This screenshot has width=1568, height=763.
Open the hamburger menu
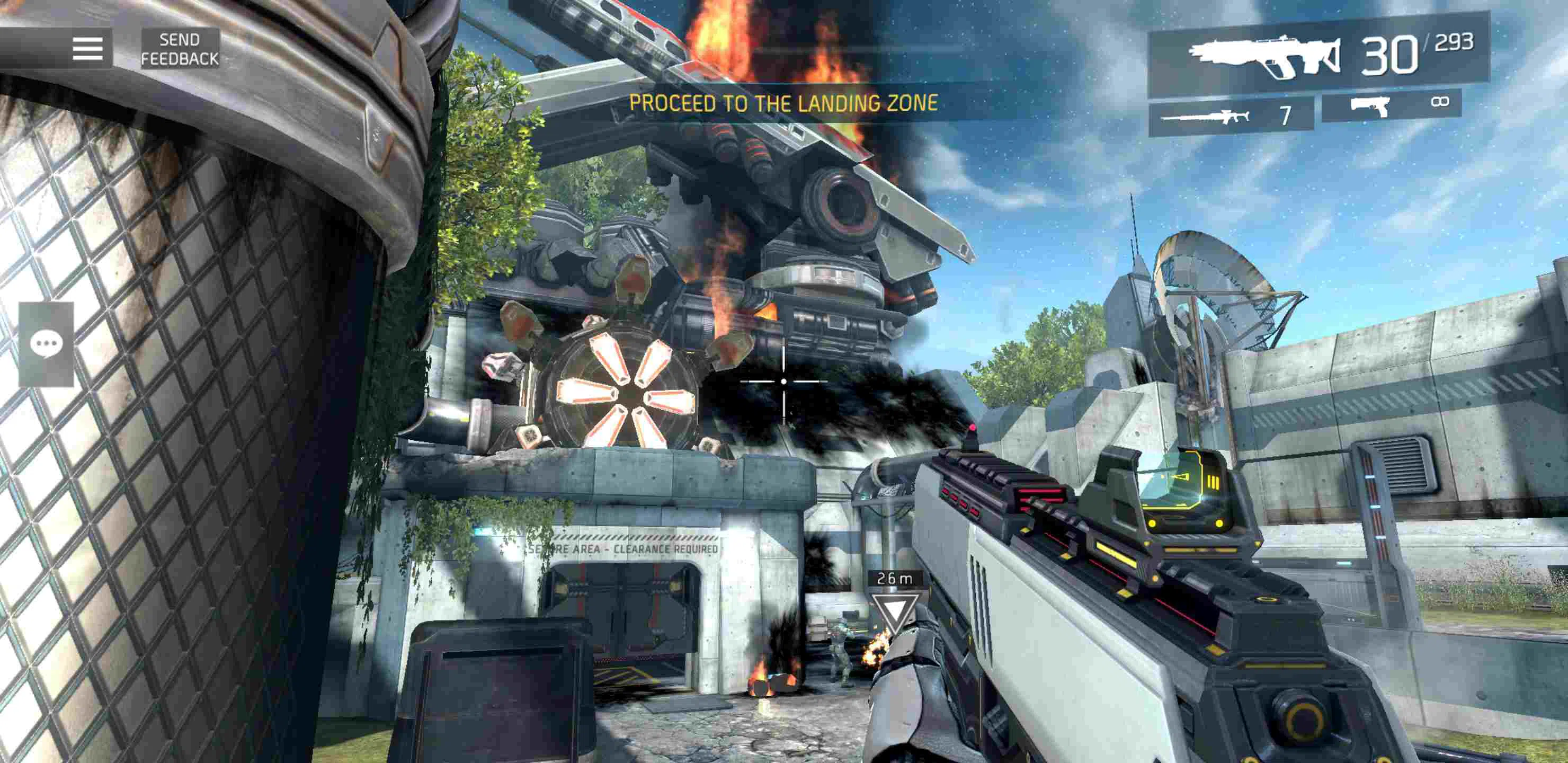[x=87, y=48]
